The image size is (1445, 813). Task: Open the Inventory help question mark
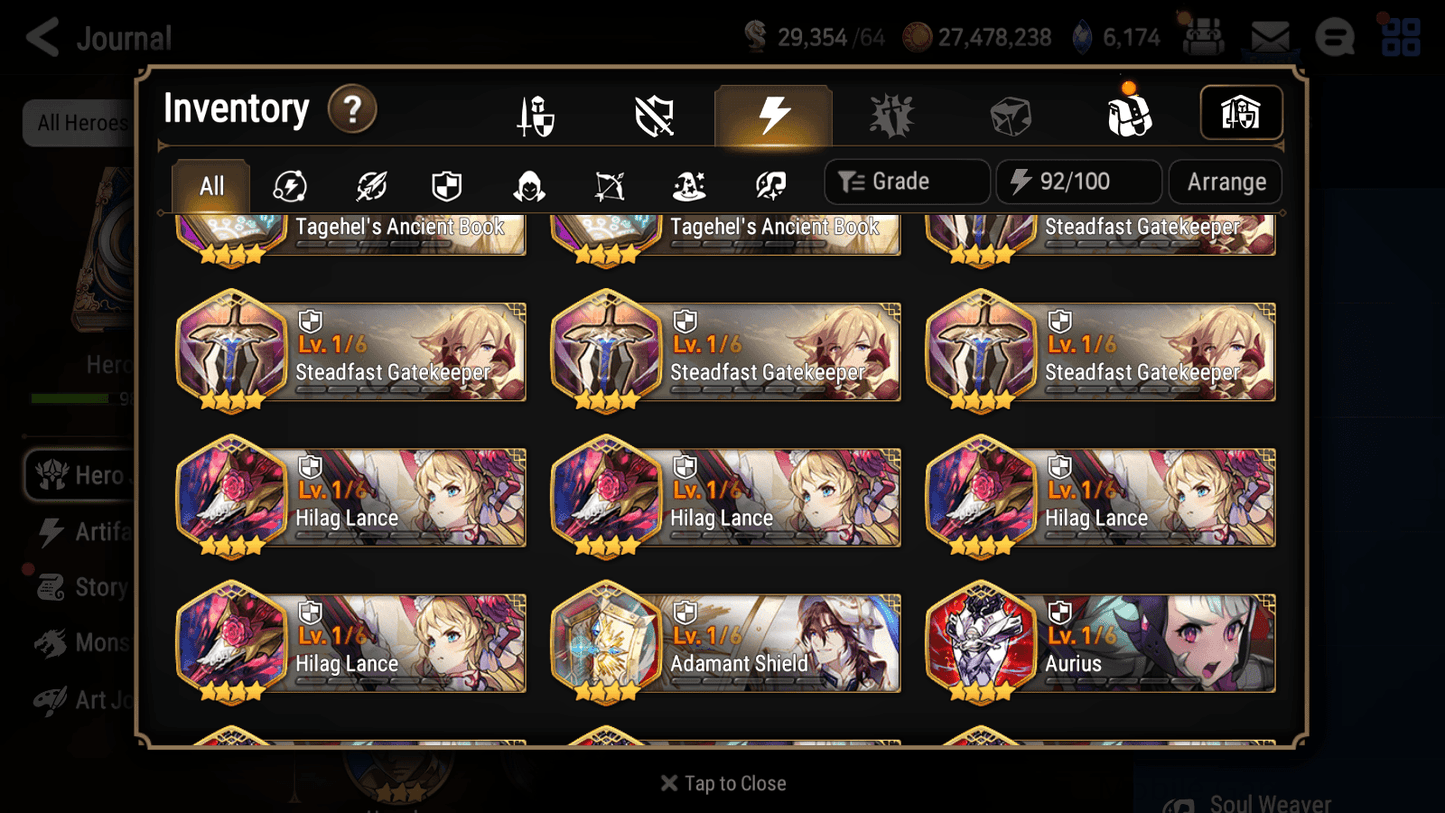click(352, 111)
